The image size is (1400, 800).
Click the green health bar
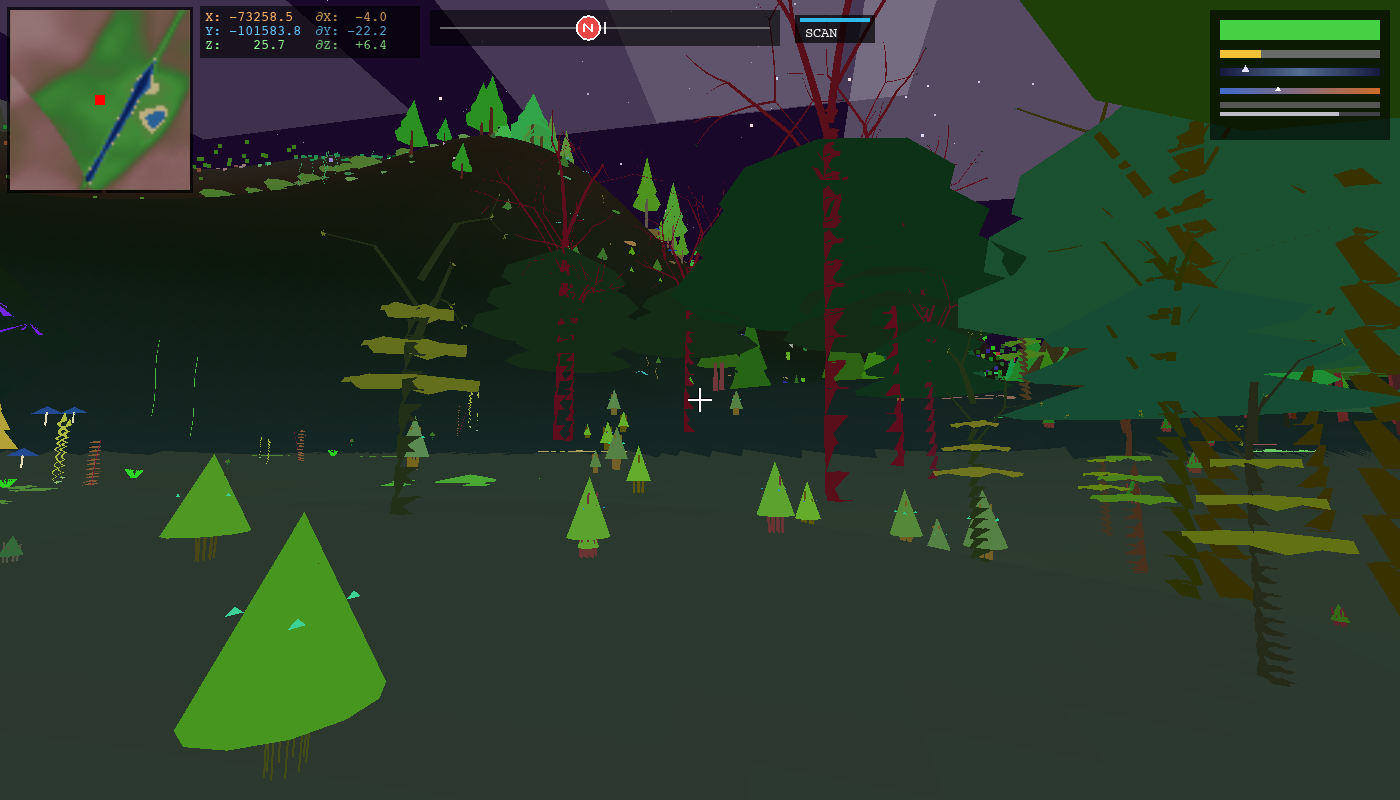[x=1300, y=30]
